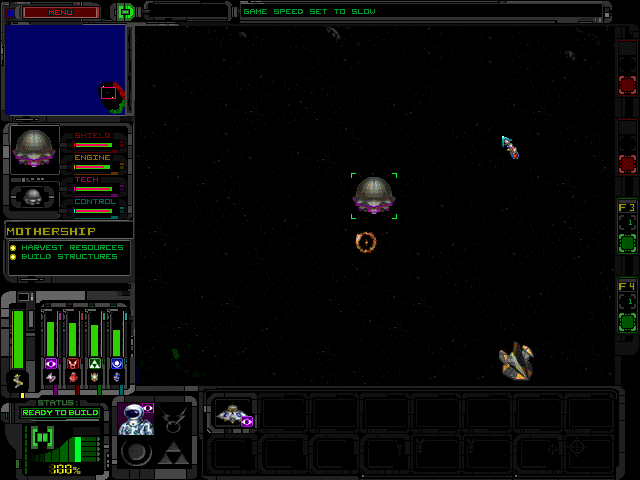Choose the Build Structures command
This screenshot has width=640, height=480.
(69, 257)
